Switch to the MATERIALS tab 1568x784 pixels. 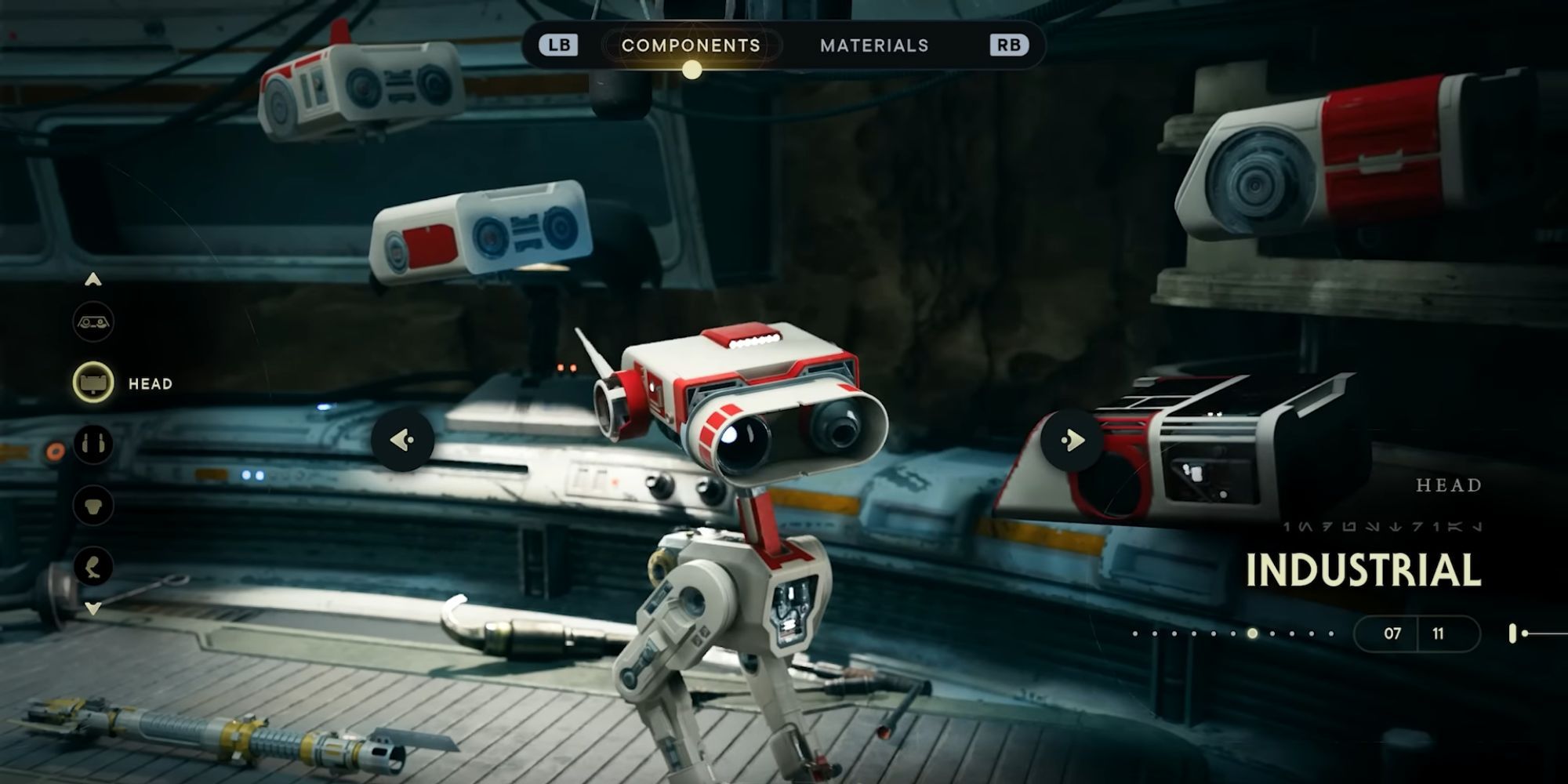click(873, 45)
